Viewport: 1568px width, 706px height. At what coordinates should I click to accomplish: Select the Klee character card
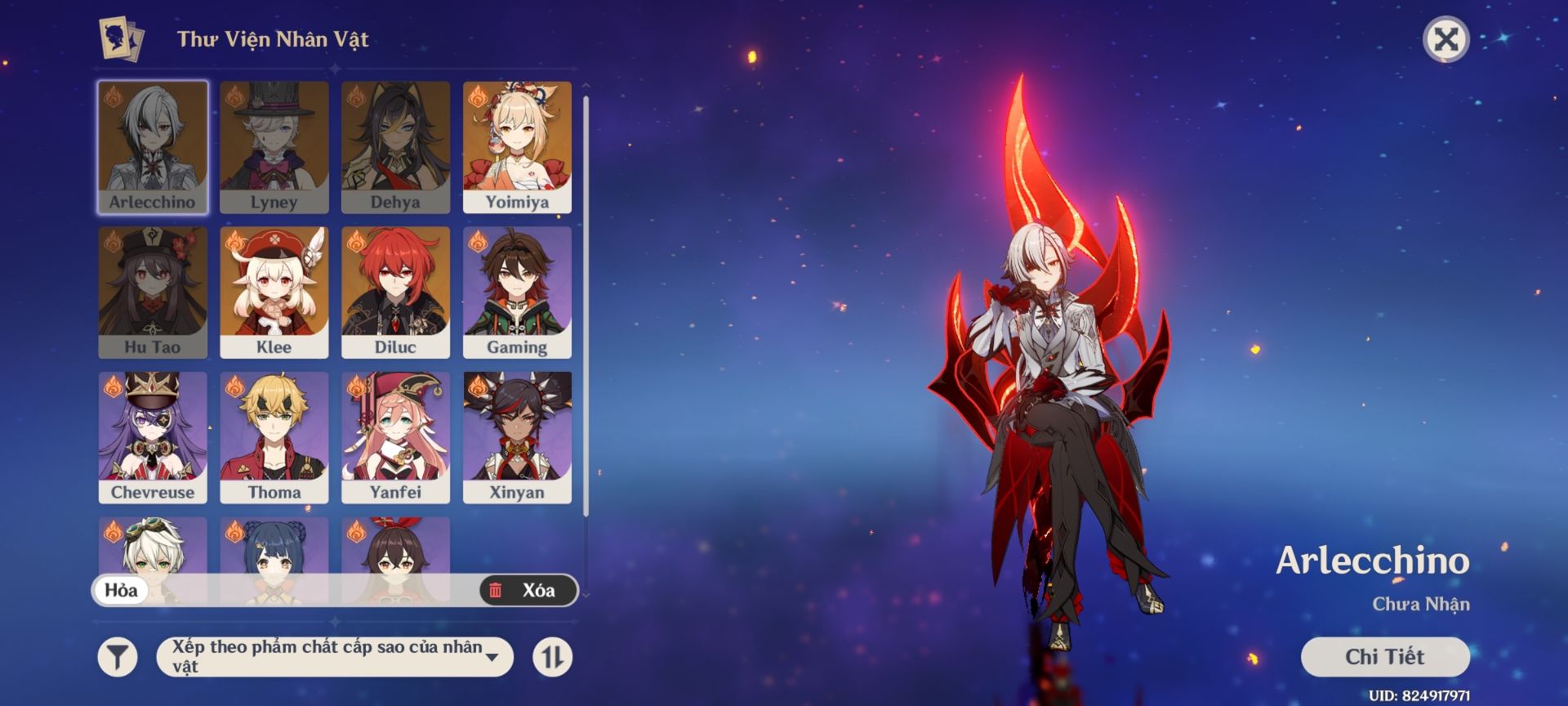pos(274,293)
